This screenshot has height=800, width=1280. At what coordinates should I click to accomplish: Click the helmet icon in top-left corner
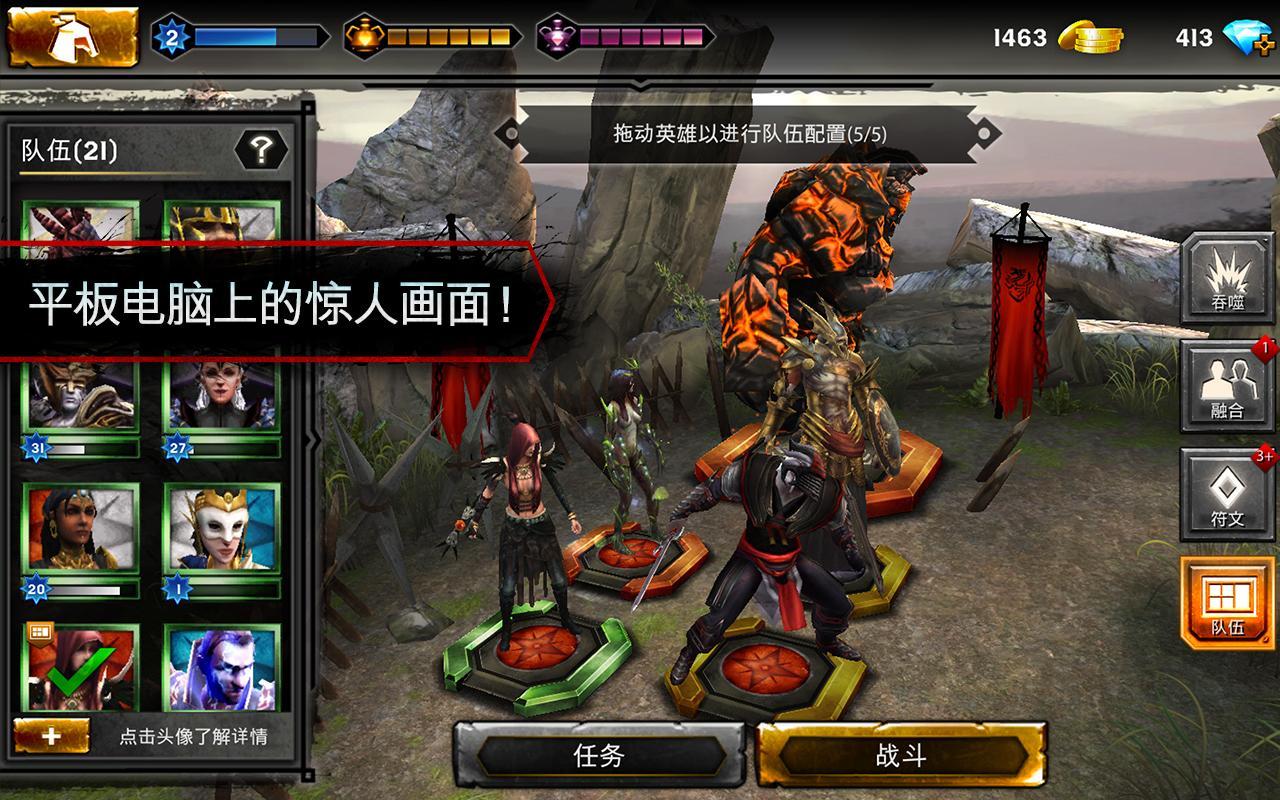pos(72,37)
